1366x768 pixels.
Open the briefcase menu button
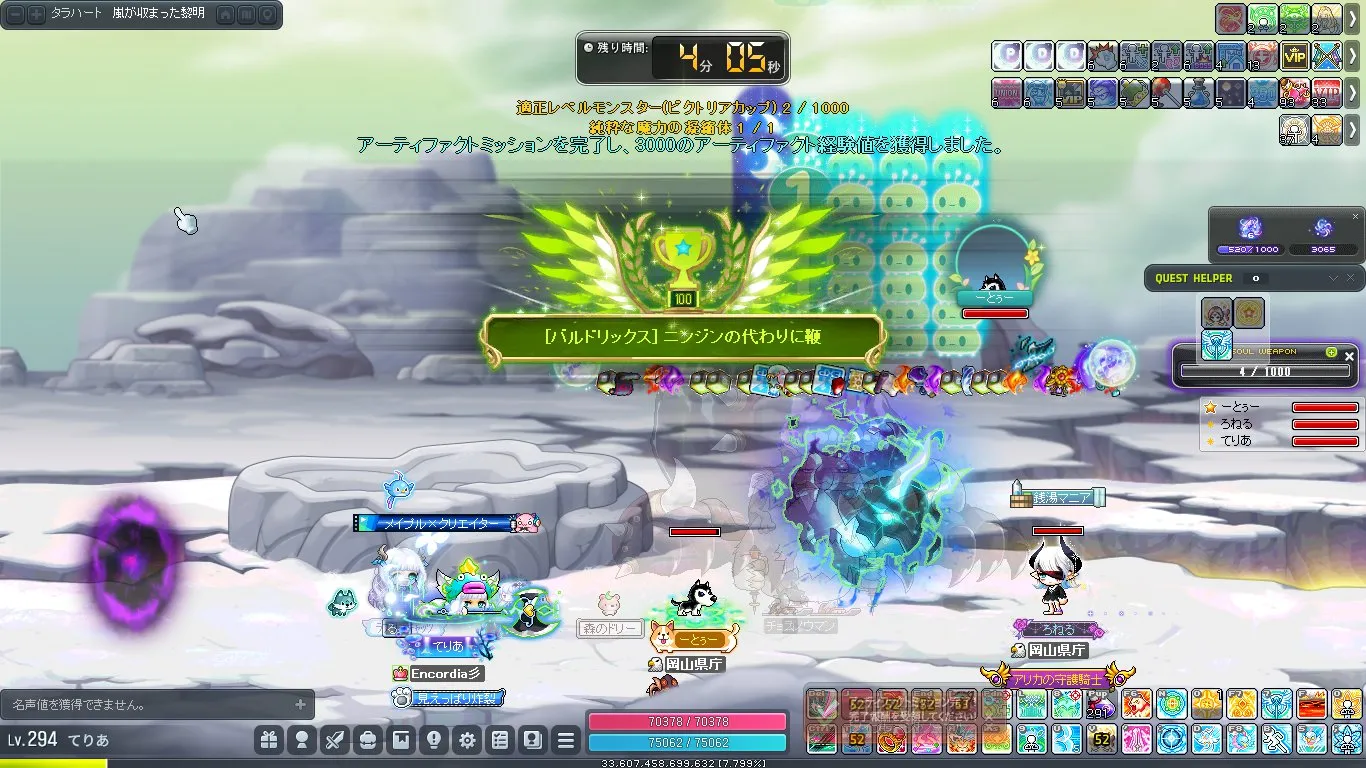pyautogui.click(x=368, y=741)
